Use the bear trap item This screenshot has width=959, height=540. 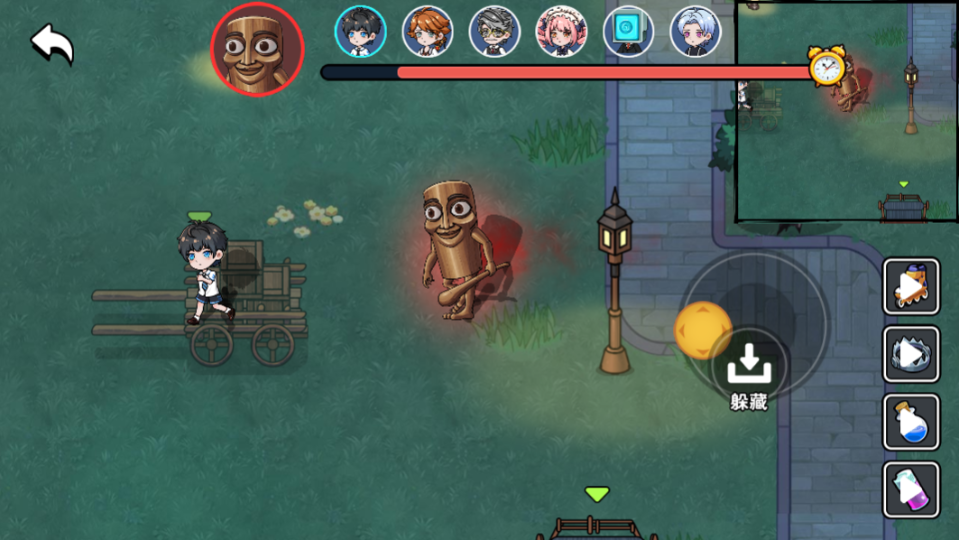pos(911,354)
